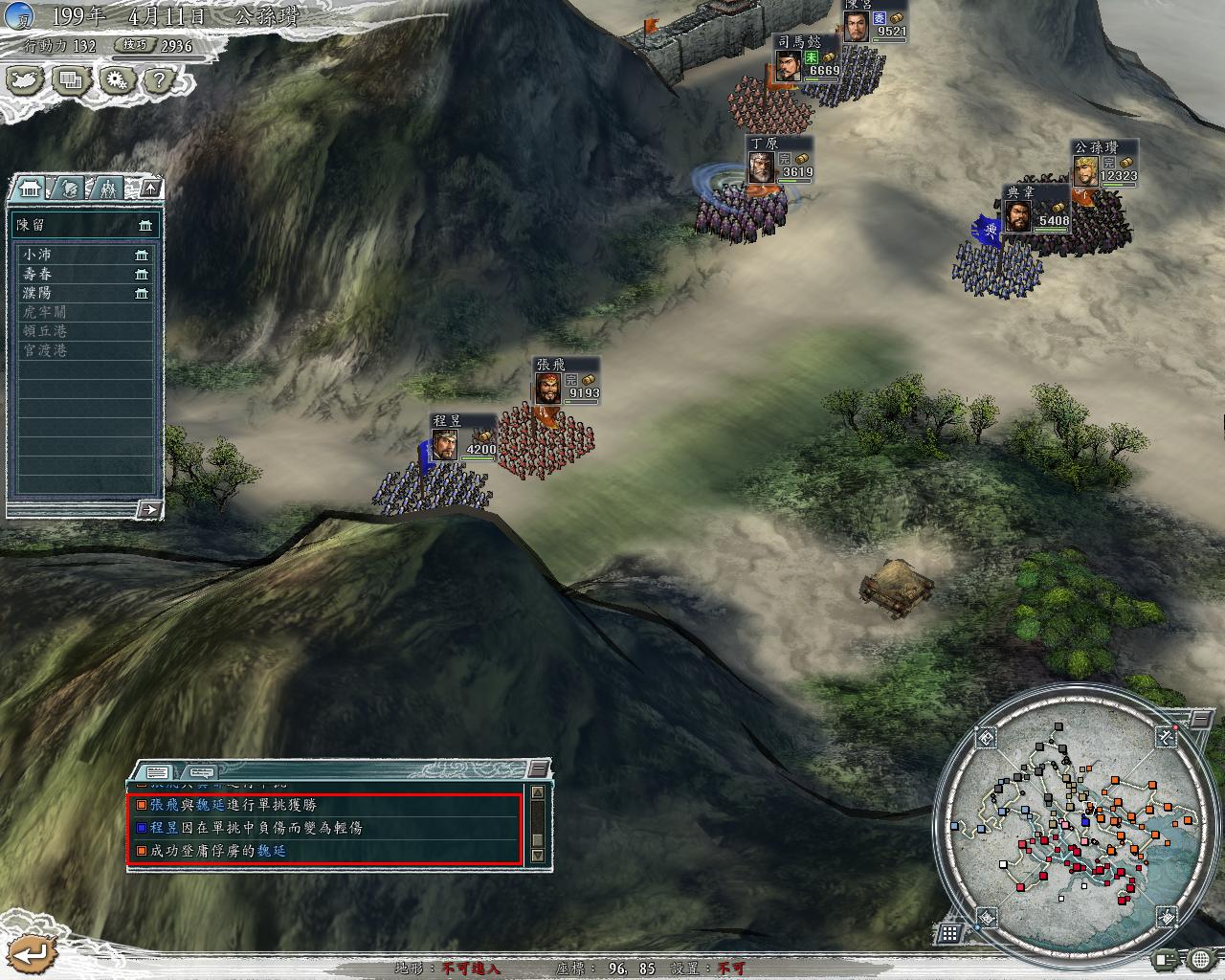Click the list panel's right arrow button
This screenshot has height=980, width=1225.
[148, 509]
